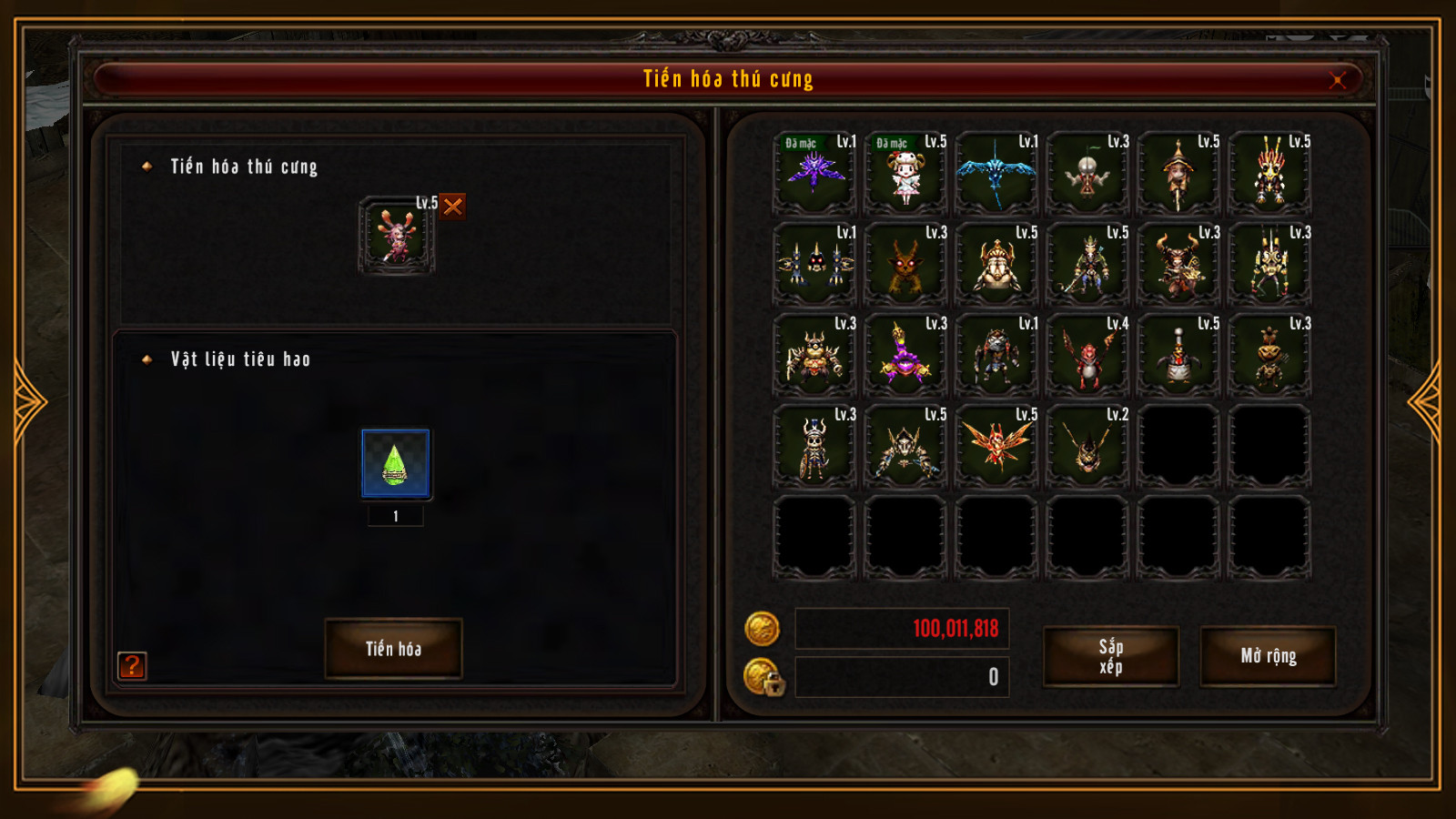Select the Lv.2 horned pet
The image size is (1456, 819).
[x=1087, y=446]
